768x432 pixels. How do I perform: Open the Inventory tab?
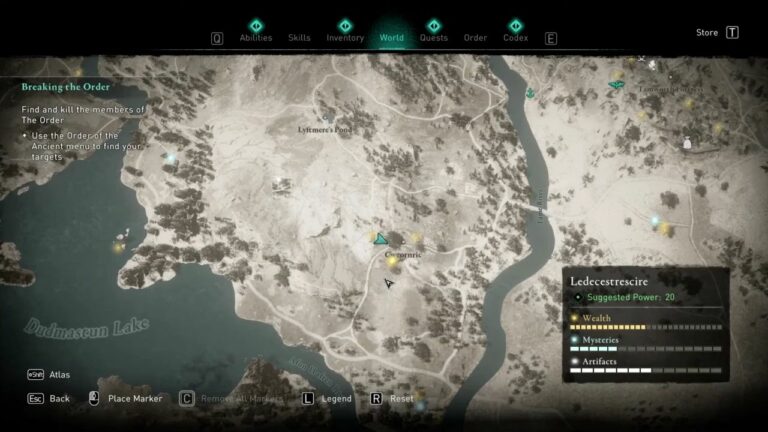(x=345, y=37)
